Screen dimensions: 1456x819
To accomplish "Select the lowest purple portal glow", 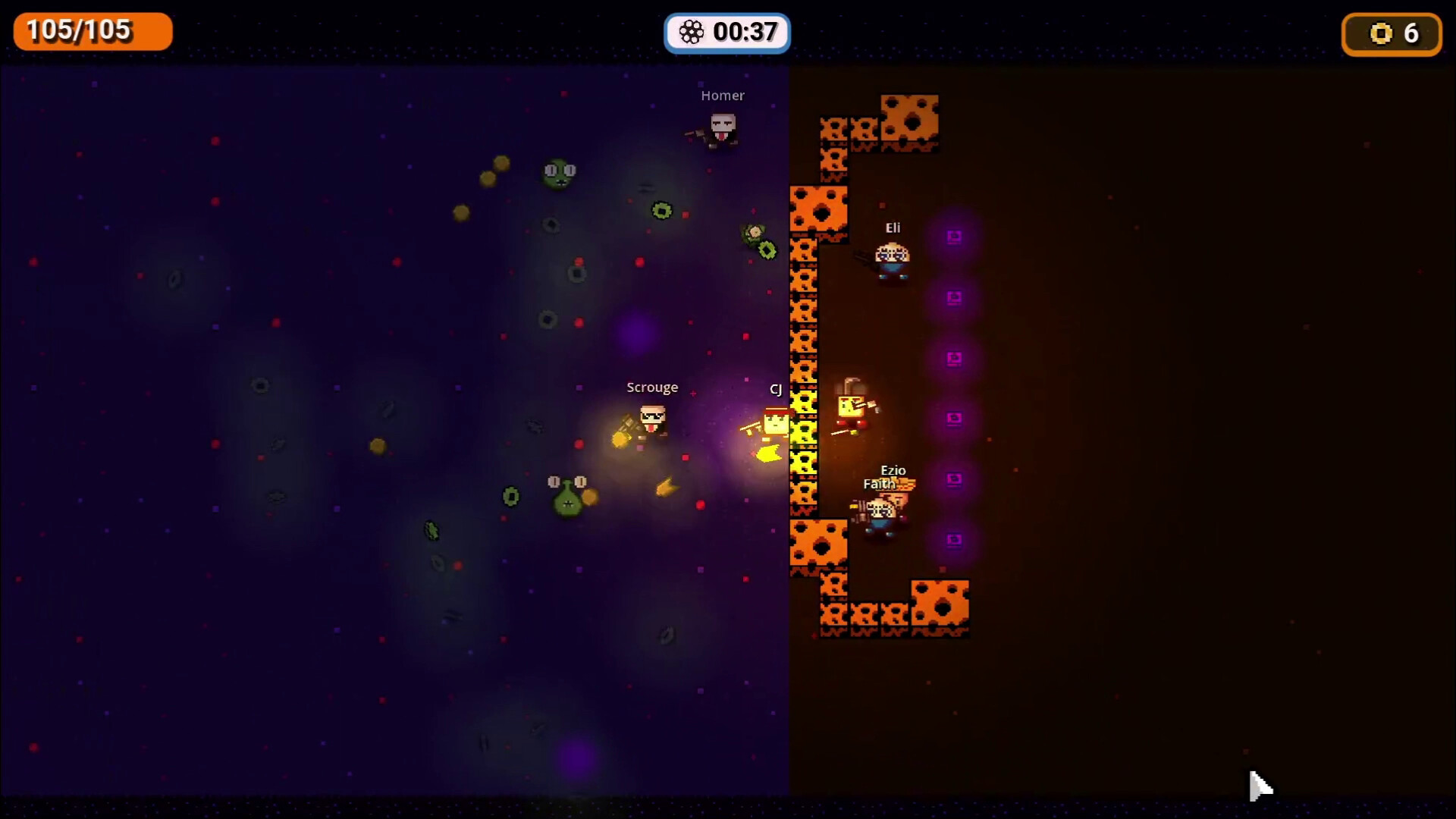I will pyautogui.click(x=953, y=540).
